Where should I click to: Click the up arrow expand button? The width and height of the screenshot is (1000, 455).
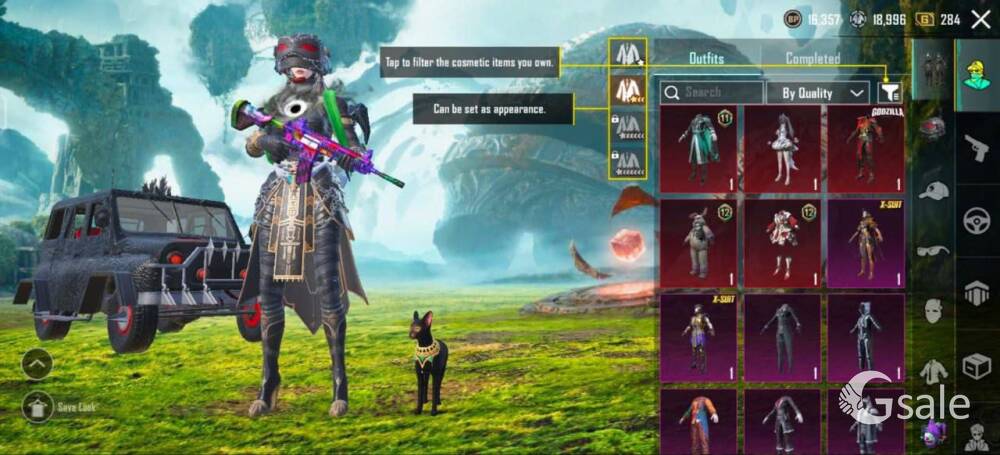(x=37, y=364)
